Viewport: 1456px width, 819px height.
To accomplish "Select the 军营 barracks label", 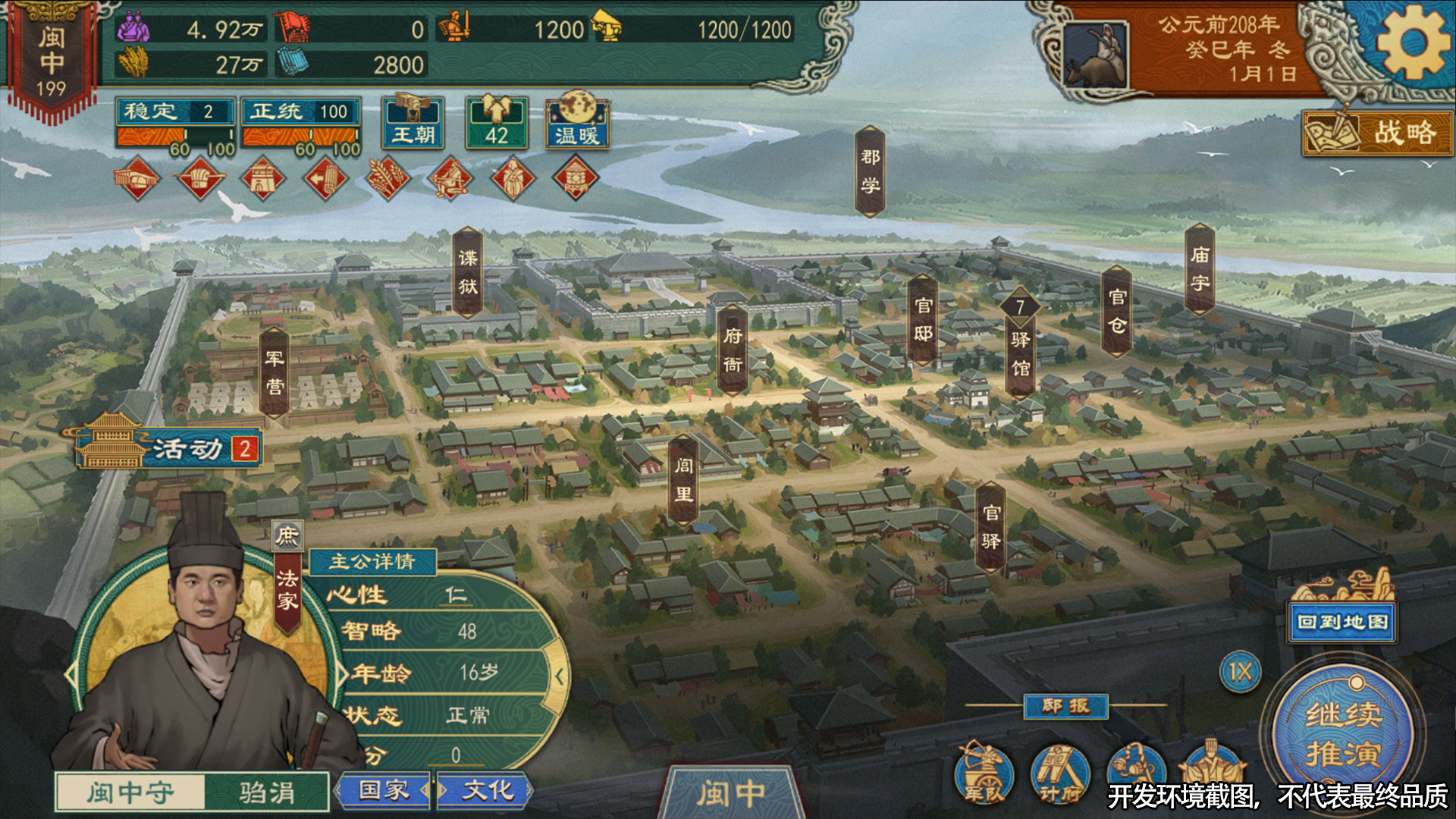I will click(x=275, y=372).
